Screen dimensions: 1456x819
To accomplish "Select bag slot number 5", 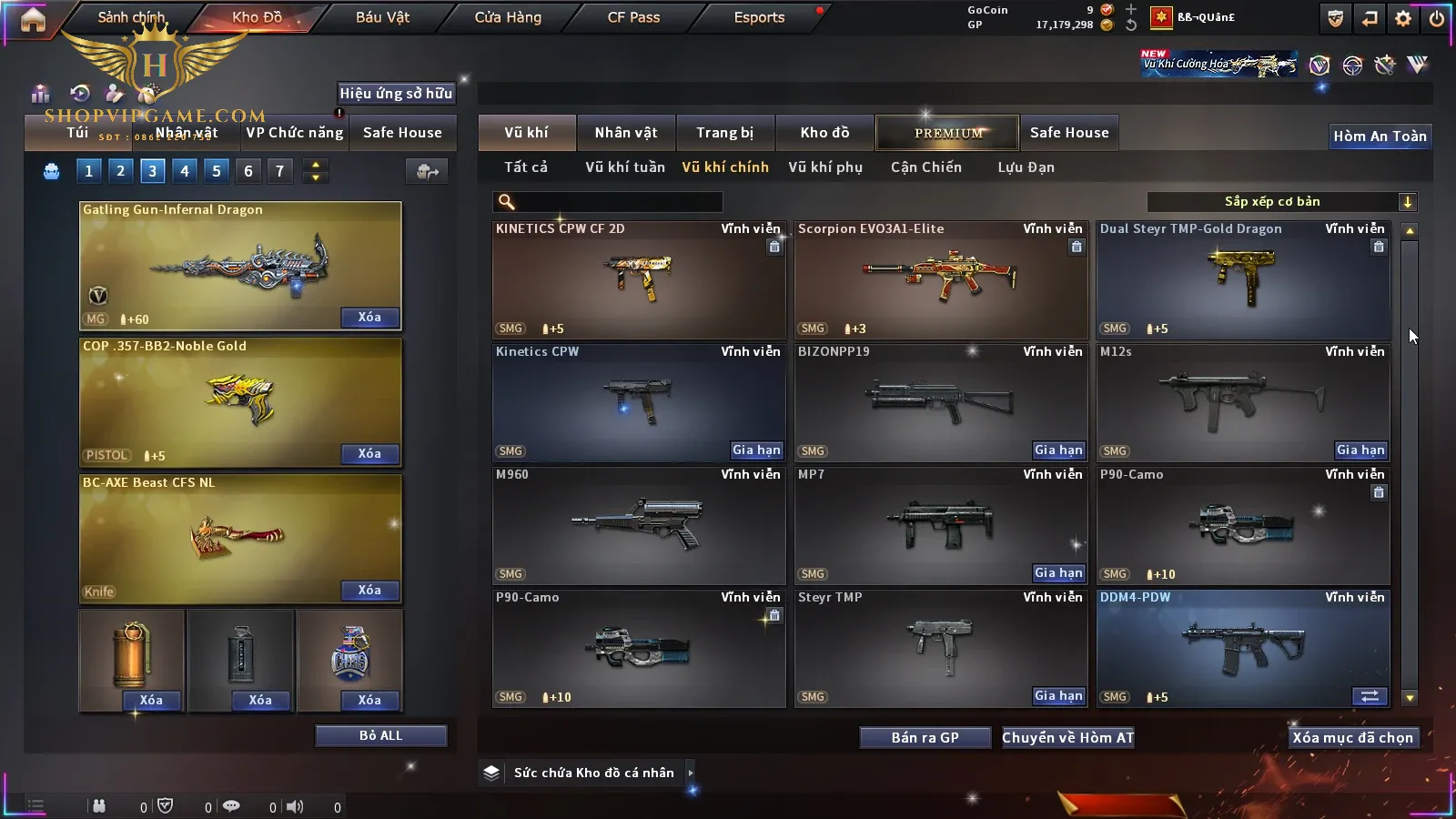I will pos(216,171).
